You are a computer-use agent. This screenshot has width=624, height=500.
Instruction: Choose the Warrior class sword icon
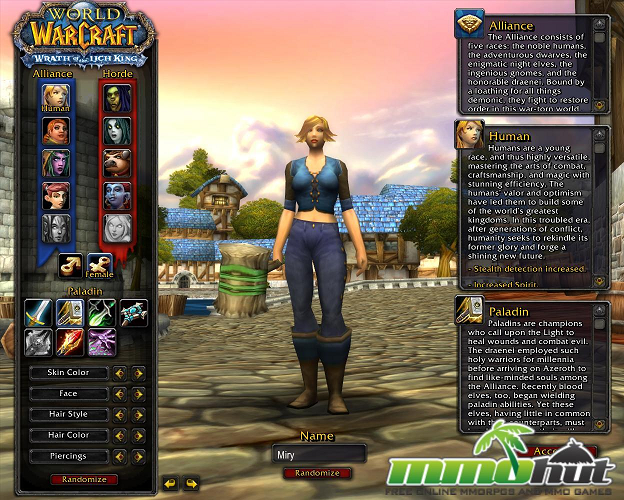[x=38, y=313]
